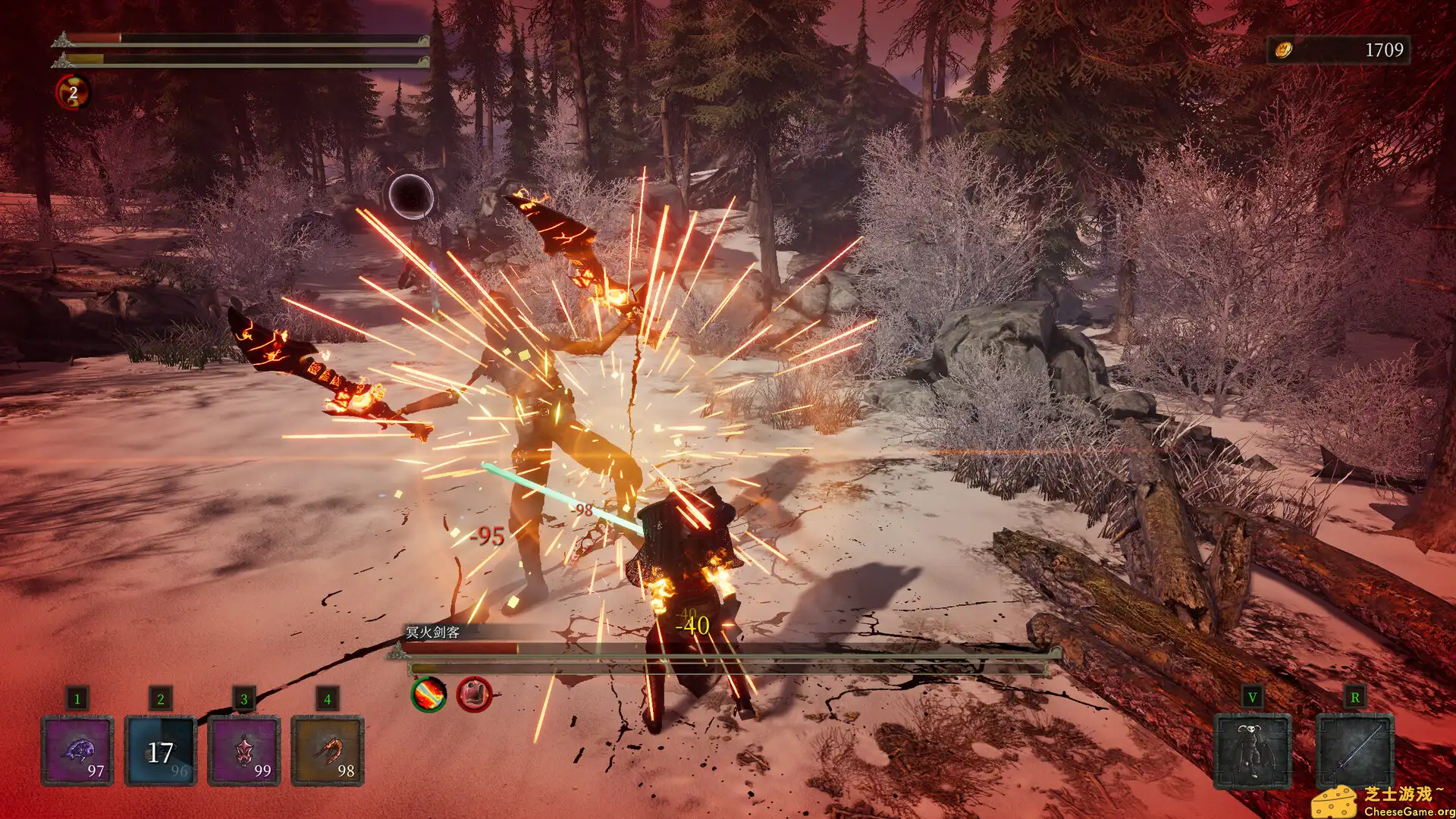The width and height of the screenshot is (1456, 819).
Task: Click the swirling buff icon with stack 2
Action: tap(73, 93)
